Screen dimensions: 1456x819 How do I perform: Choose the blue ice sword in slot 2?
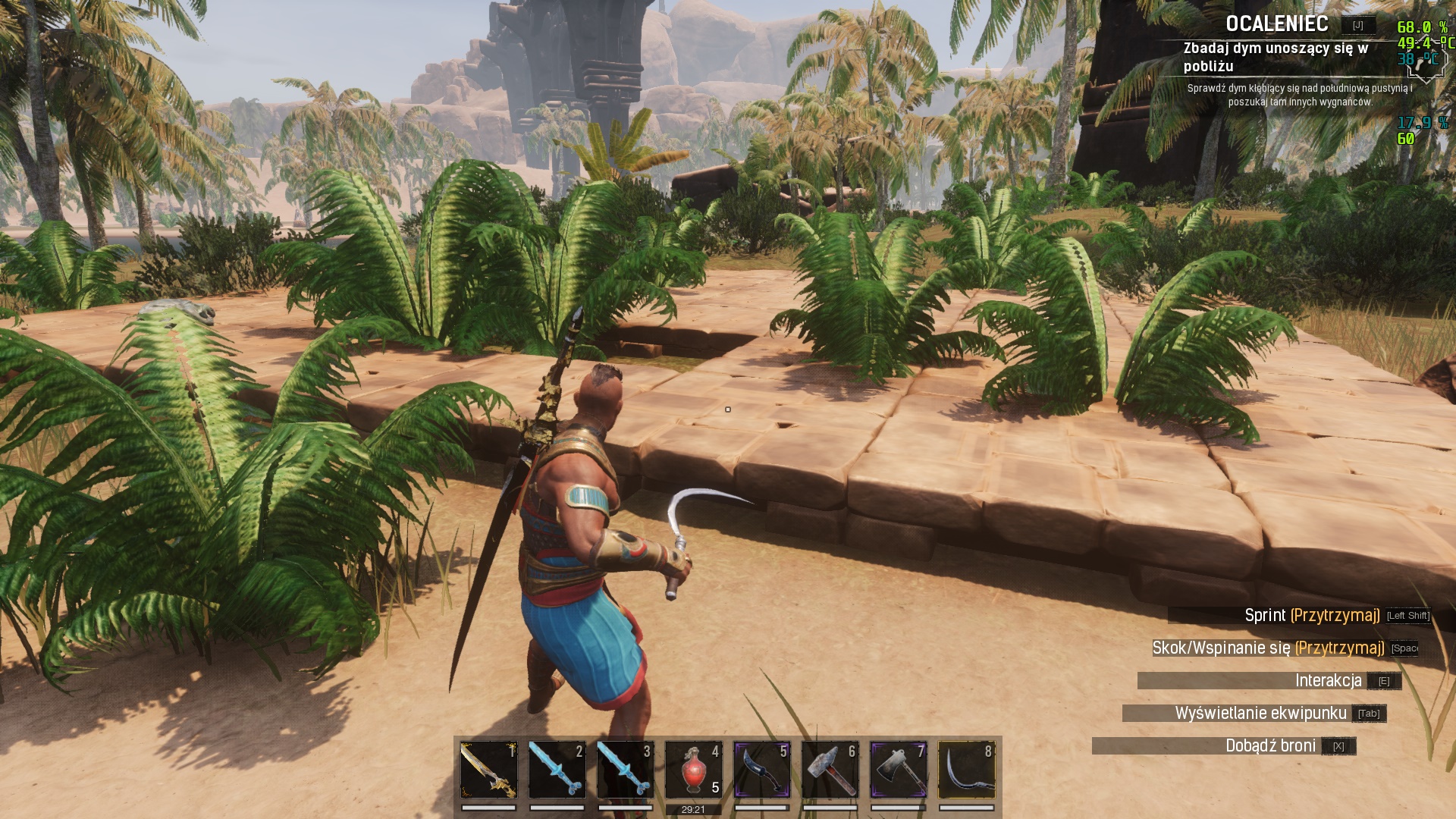pyautogui.click(x=557, y=770)
